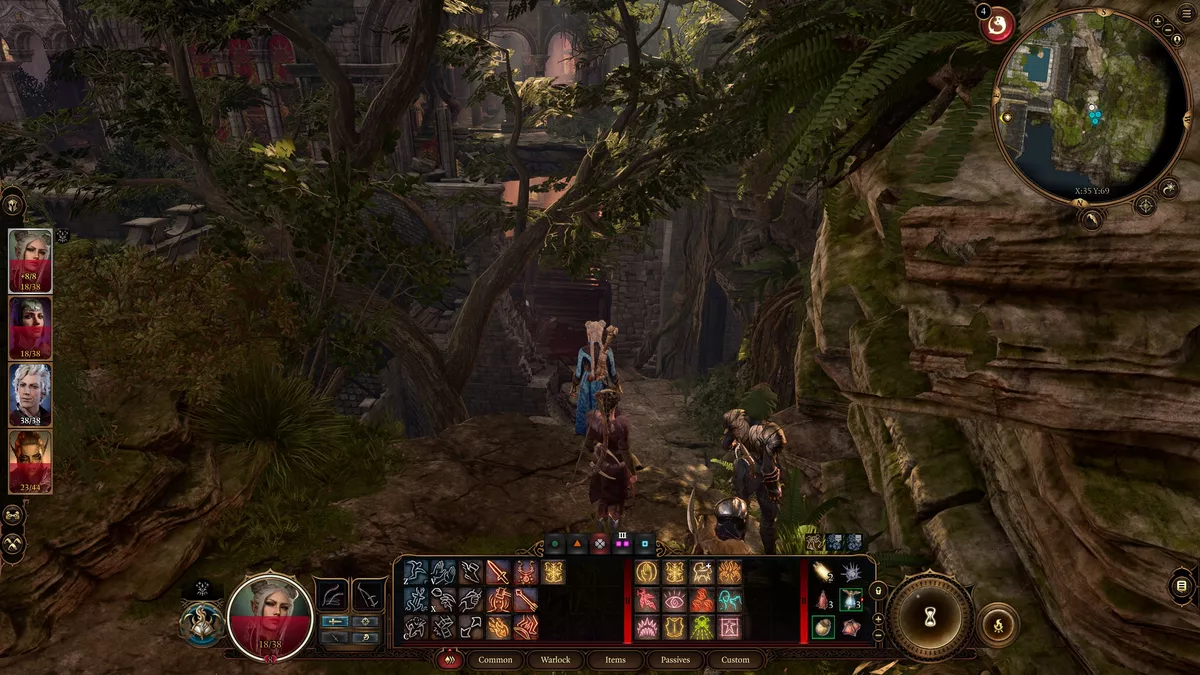The image size is (1200, 675).
Task: Open the journal button on right edge
Action: (1182, 585)
